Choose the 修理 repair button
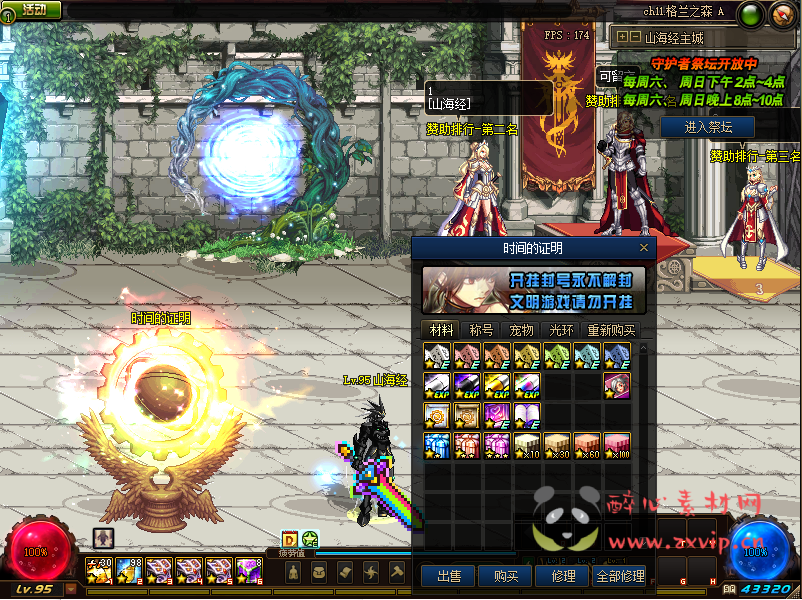802x600 pixels. (556, 576)
